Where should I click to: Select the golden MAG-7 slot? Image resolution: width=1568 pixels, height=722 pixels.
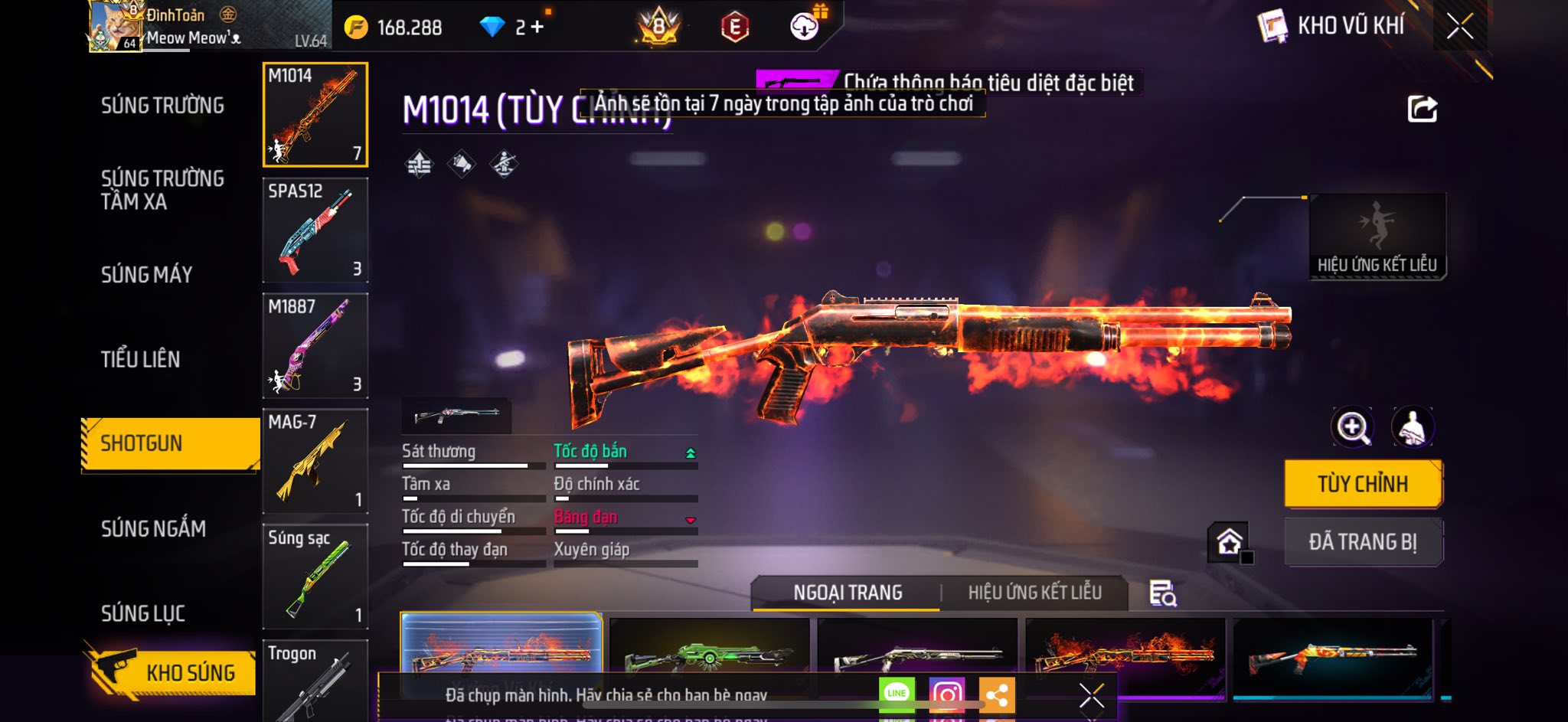tap(315, 462)
